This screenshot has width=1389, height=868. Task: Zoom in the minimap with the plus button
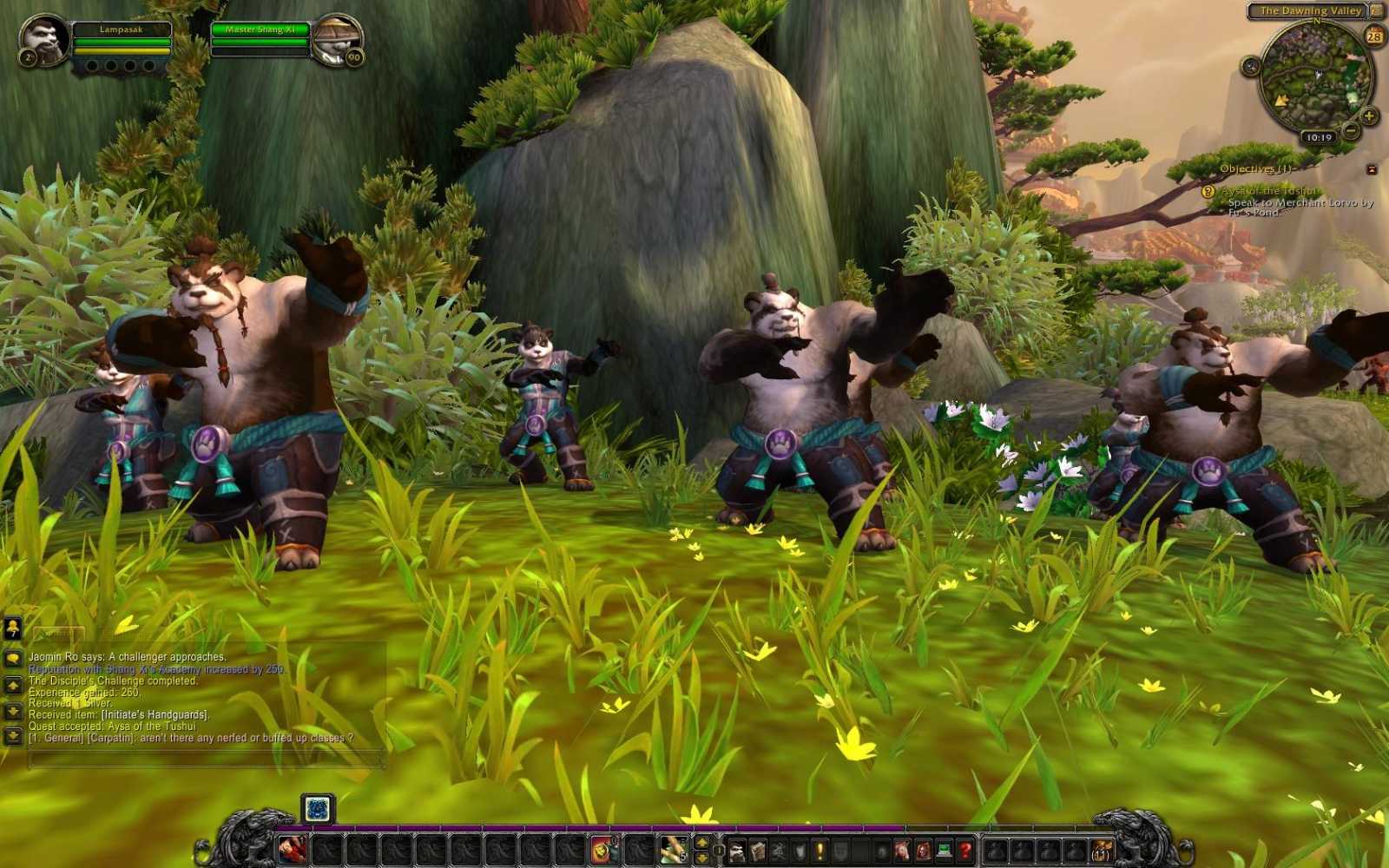point(1368,116)
